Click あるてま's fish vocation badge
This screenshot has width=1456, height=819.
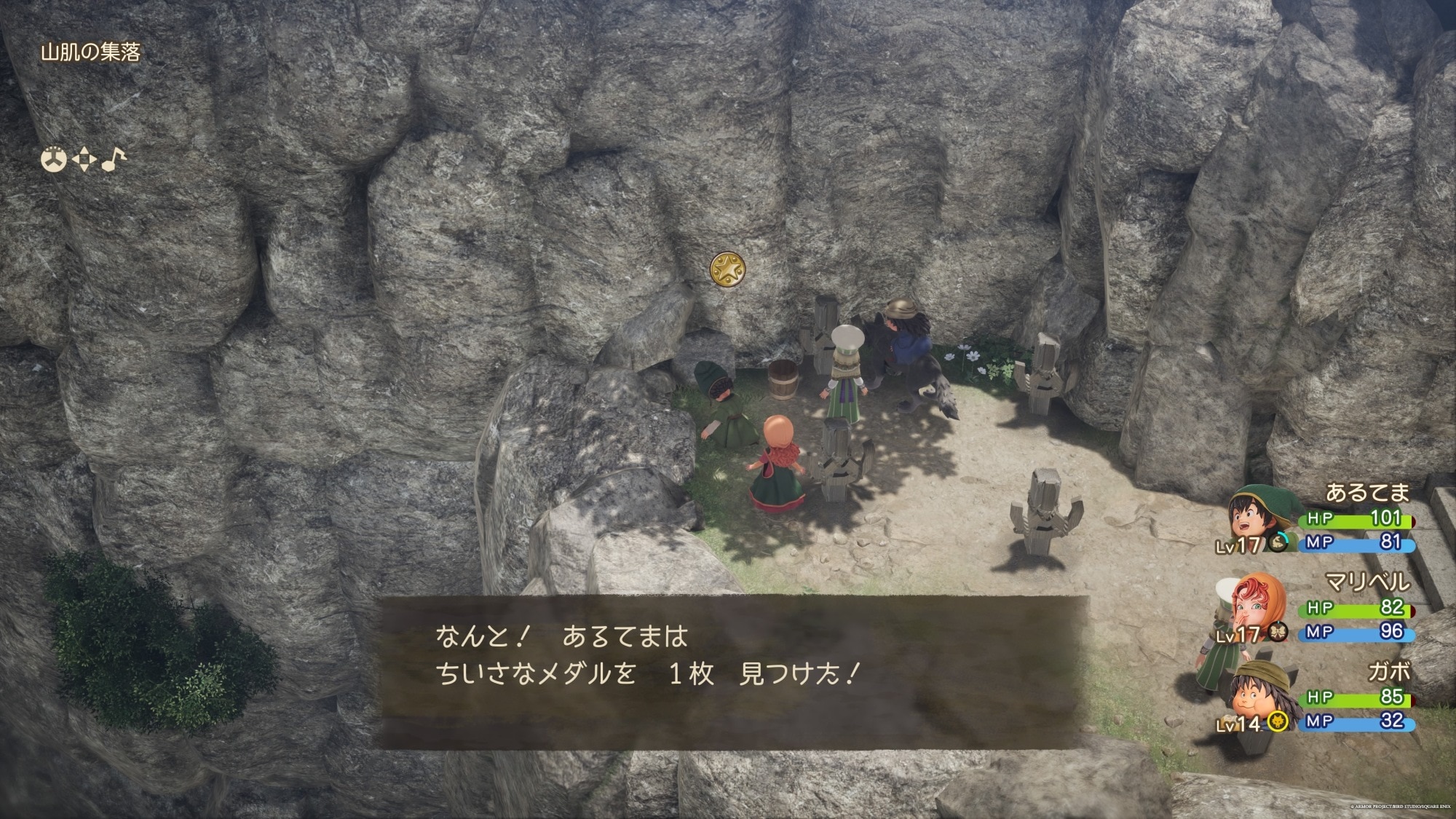tap(1278, 542)
